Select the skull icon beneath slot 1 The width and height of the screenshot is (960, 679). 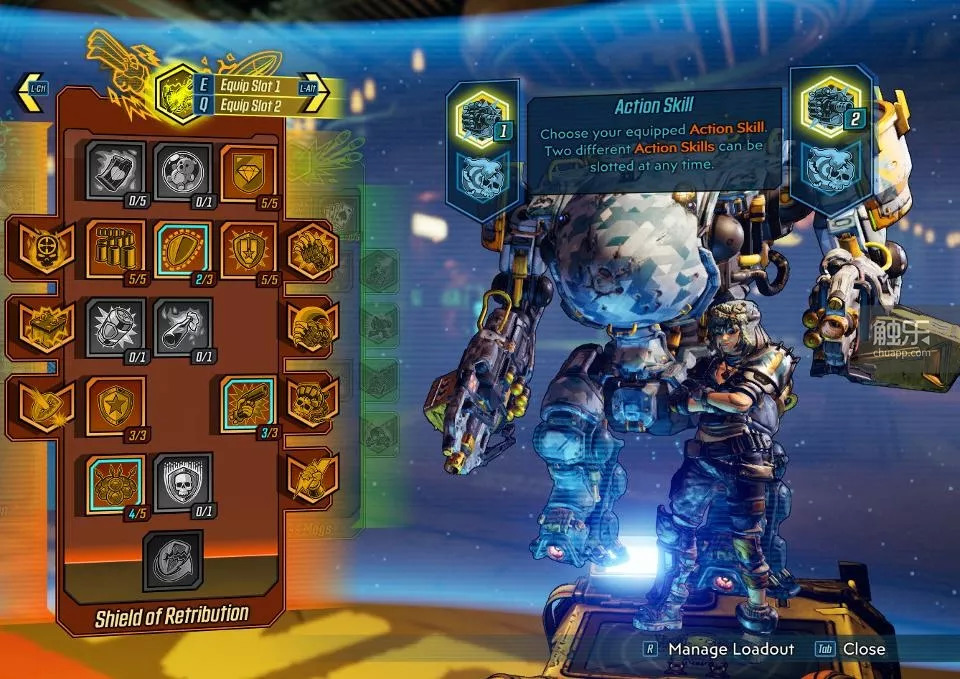click(x=483, y=173)
